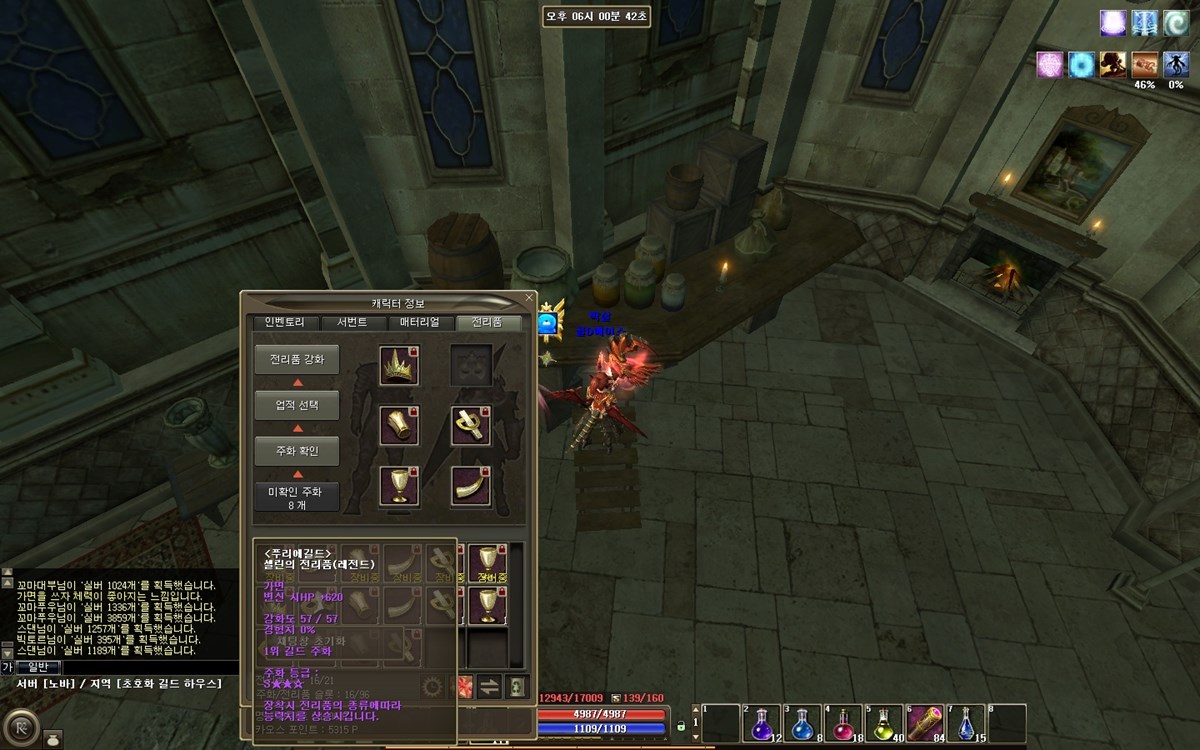
Task: Use the yellow-green potion in hotbar slot 5
Action: 884,723
